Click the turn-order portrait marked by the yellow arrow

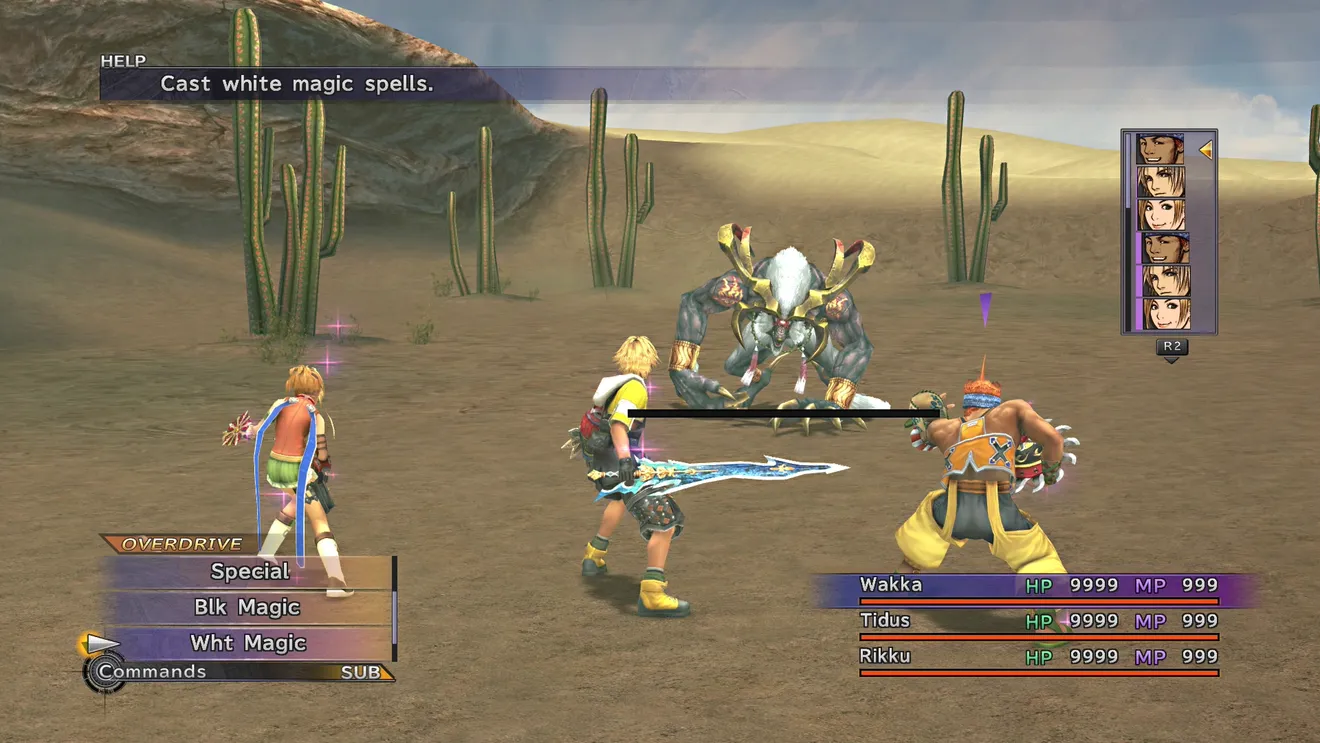[1160, 150]
